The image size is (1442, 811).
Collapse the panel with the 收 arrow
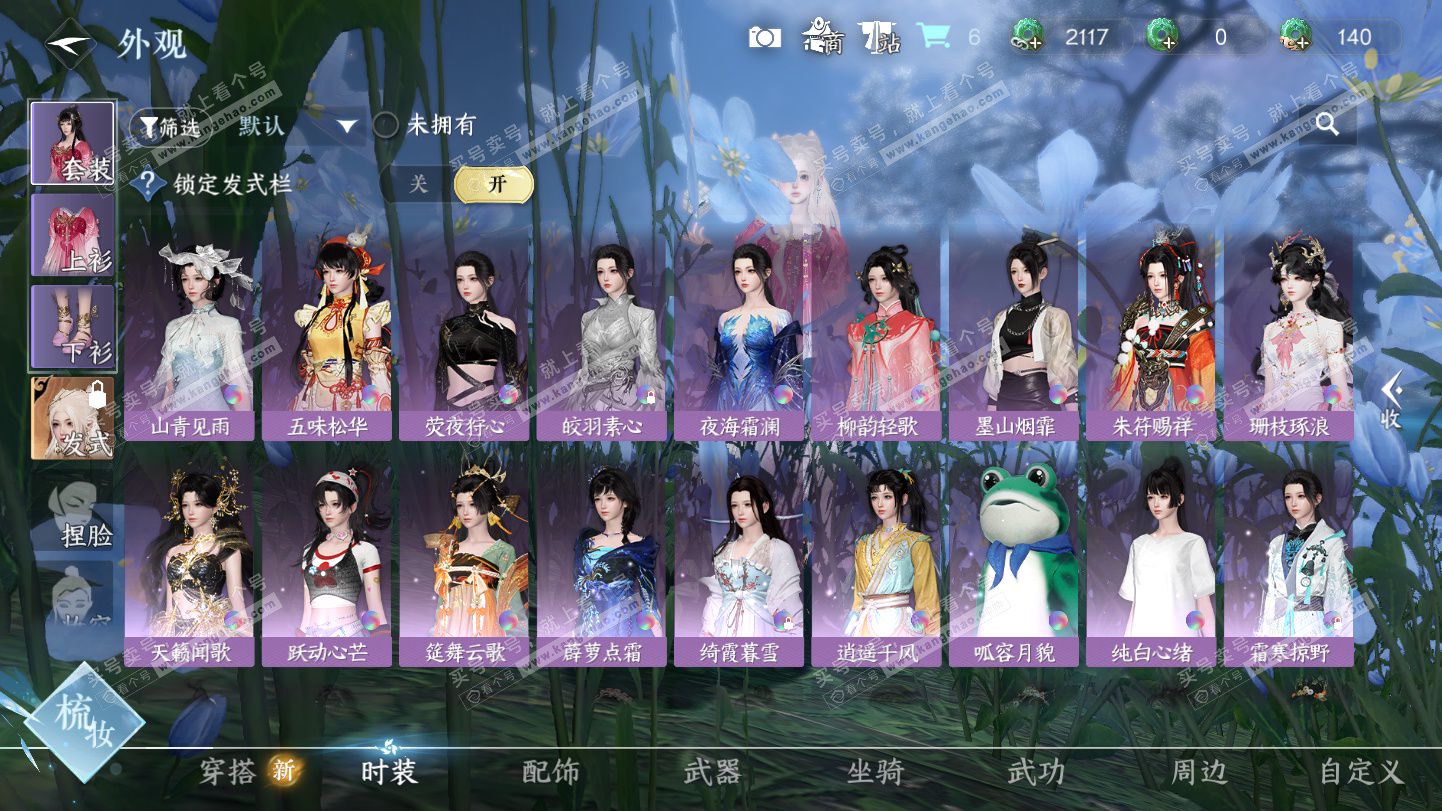tap(1390, 400)
